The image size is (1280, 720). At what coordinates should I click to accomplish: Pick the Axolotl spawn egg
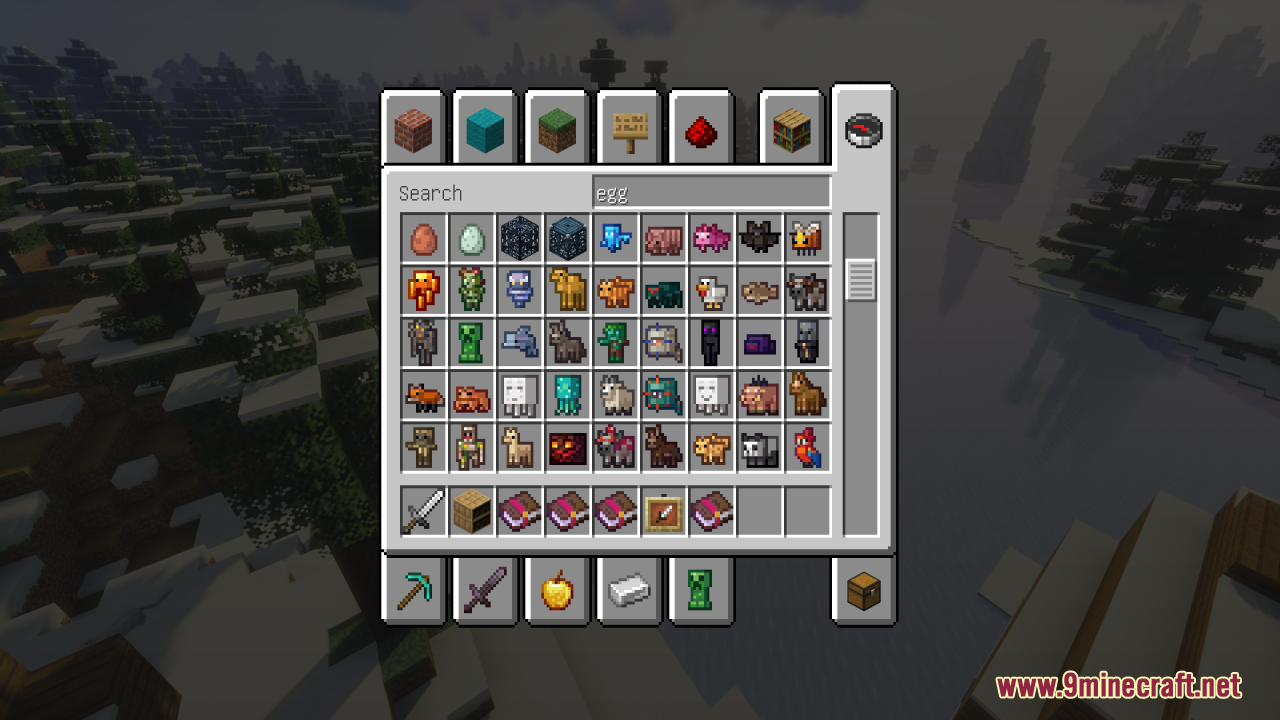click(x=712, y=238)
